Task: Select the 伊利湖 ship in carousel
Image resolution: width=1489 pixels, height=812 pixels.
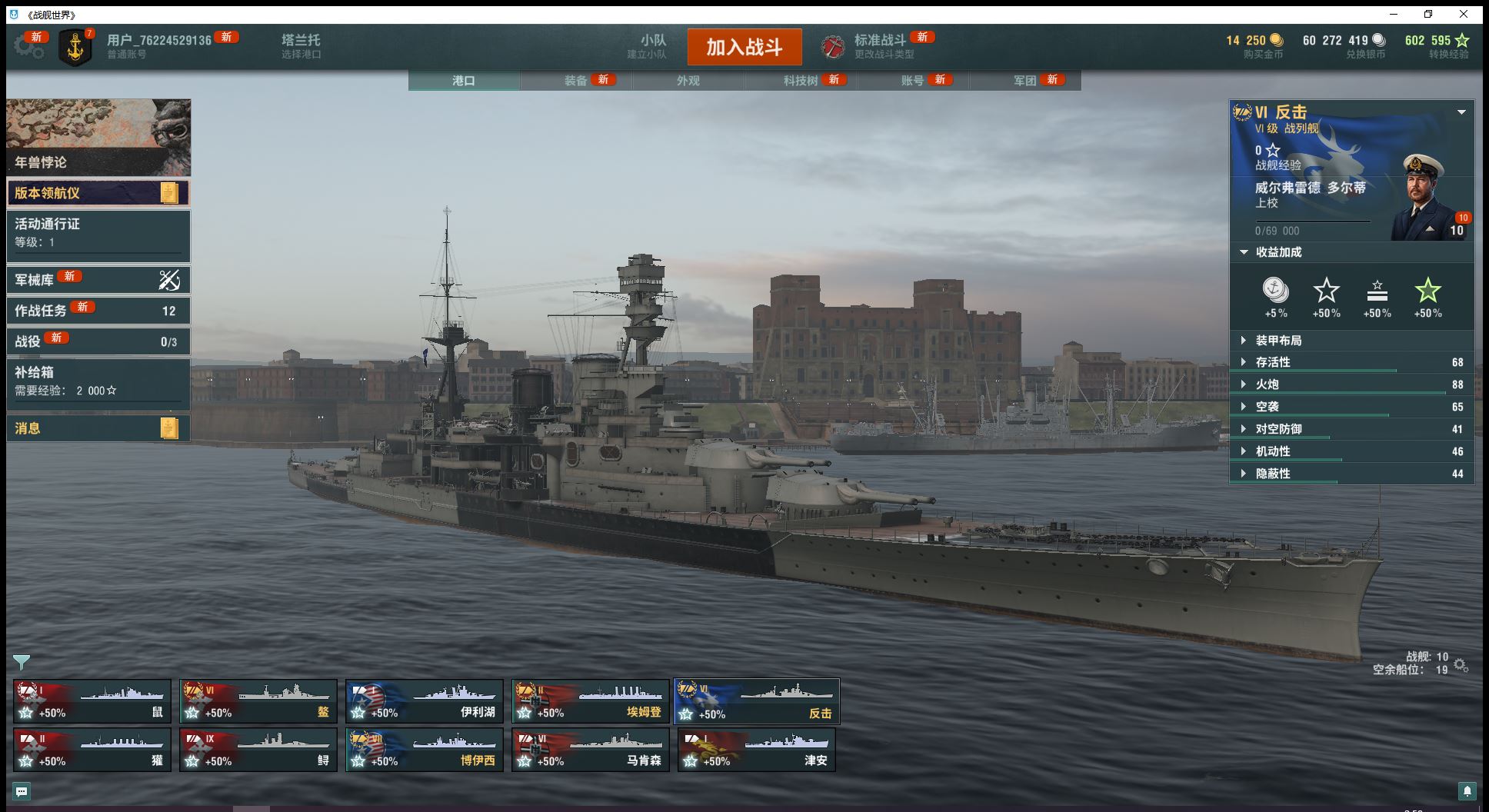Action: [x=425, y=701]
